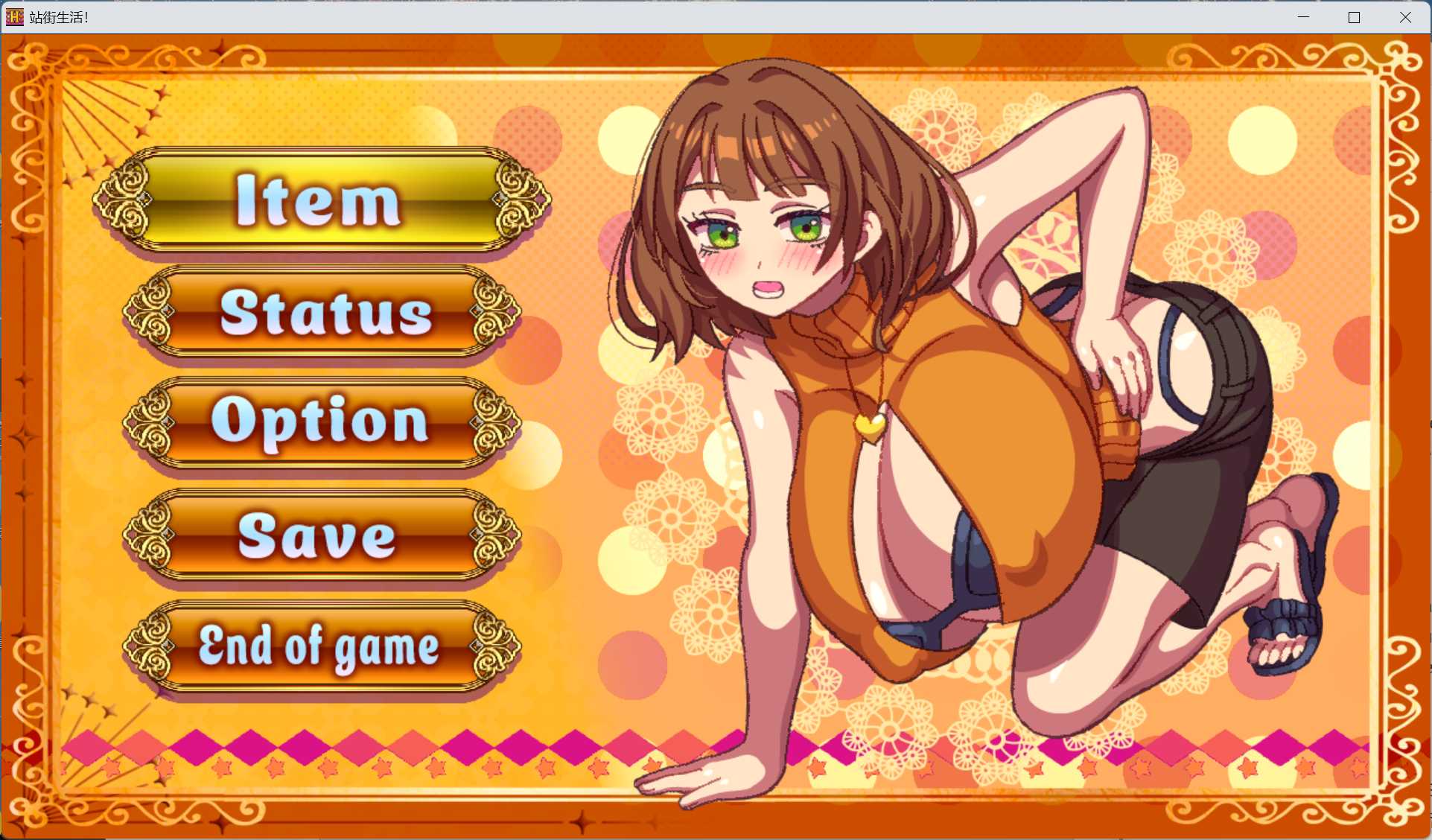Screen dimensions: 1432x840
Task: Choose End of game to quit
Action: tap(319, 646)
